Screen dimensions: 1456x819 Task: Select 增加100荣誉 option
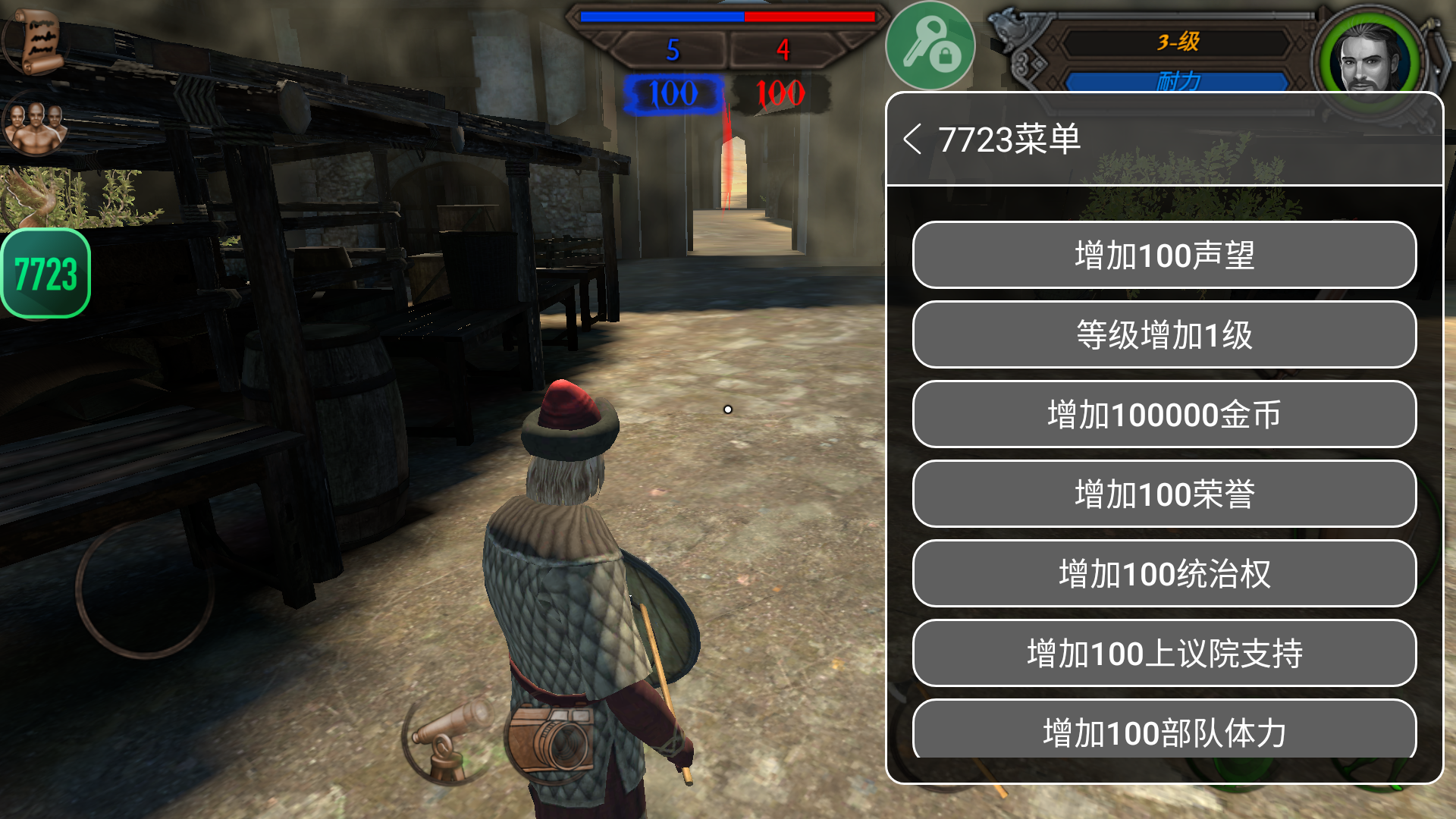click(x=1164, y=494)
